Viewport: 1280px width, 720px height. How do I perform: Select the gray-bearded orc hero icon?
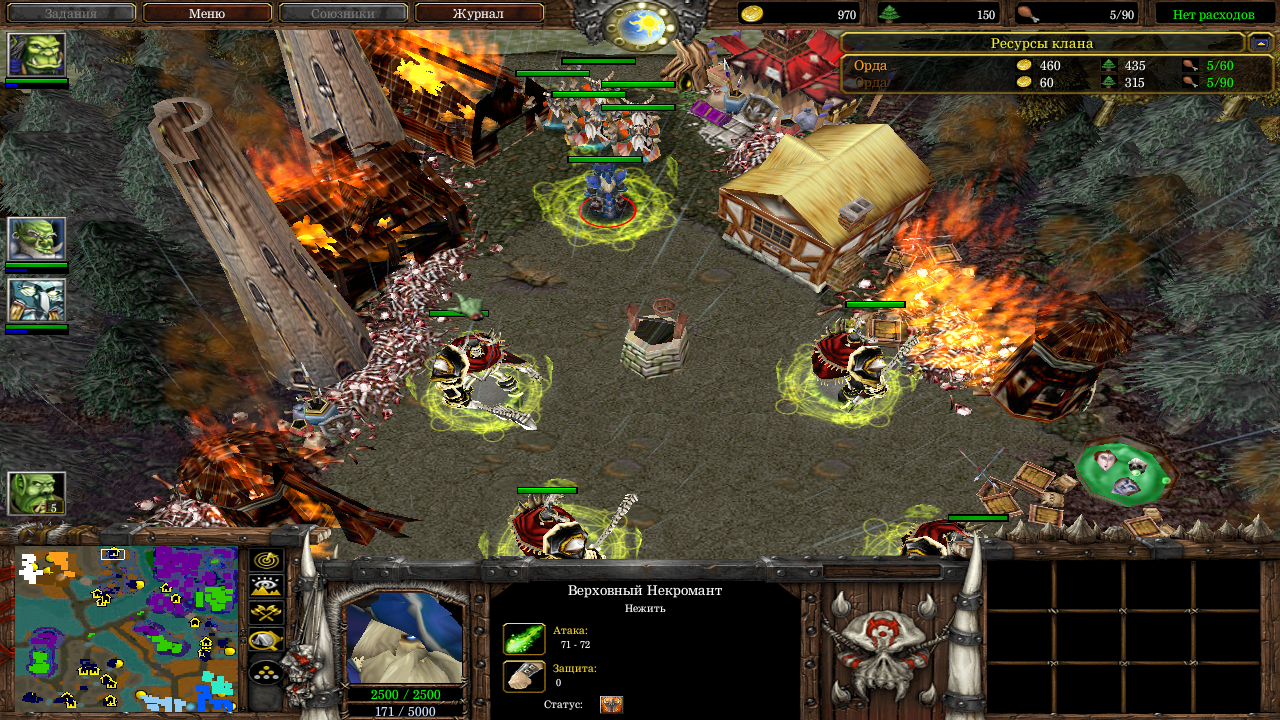pos(37,239)
